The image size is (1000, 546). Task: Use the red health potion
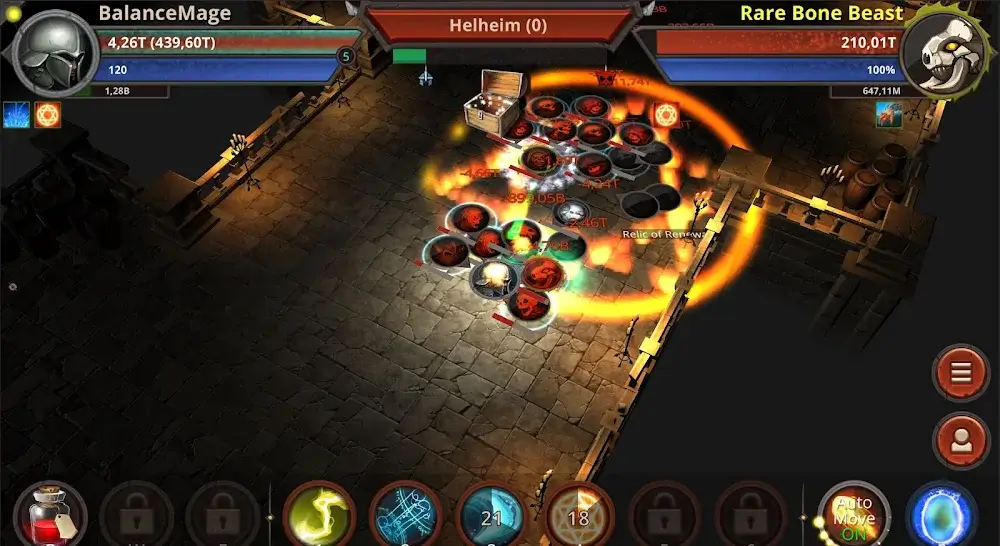(x=50, y=515)
